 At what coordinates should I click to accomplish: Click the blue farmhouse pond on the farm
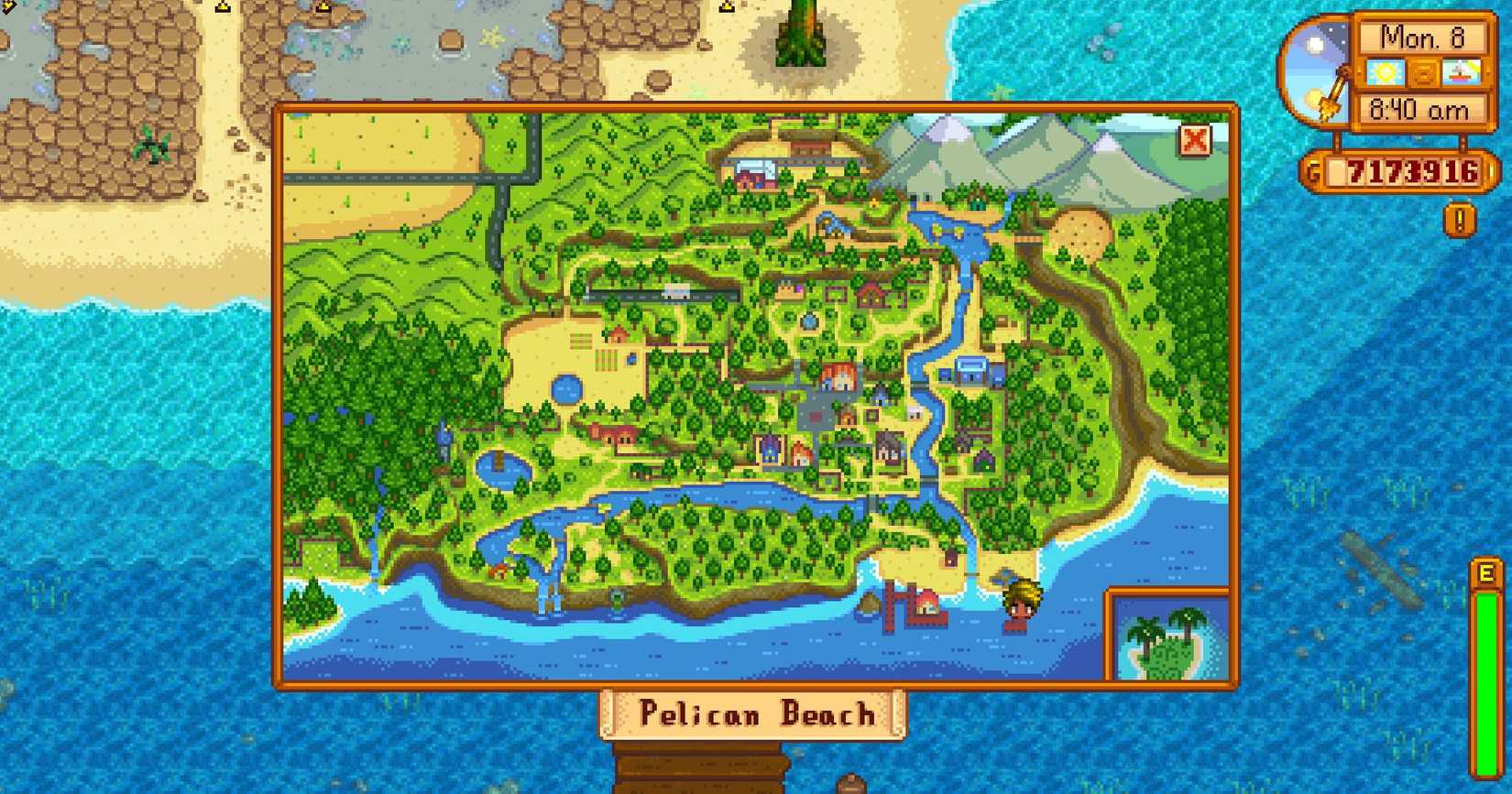[566, 388]
